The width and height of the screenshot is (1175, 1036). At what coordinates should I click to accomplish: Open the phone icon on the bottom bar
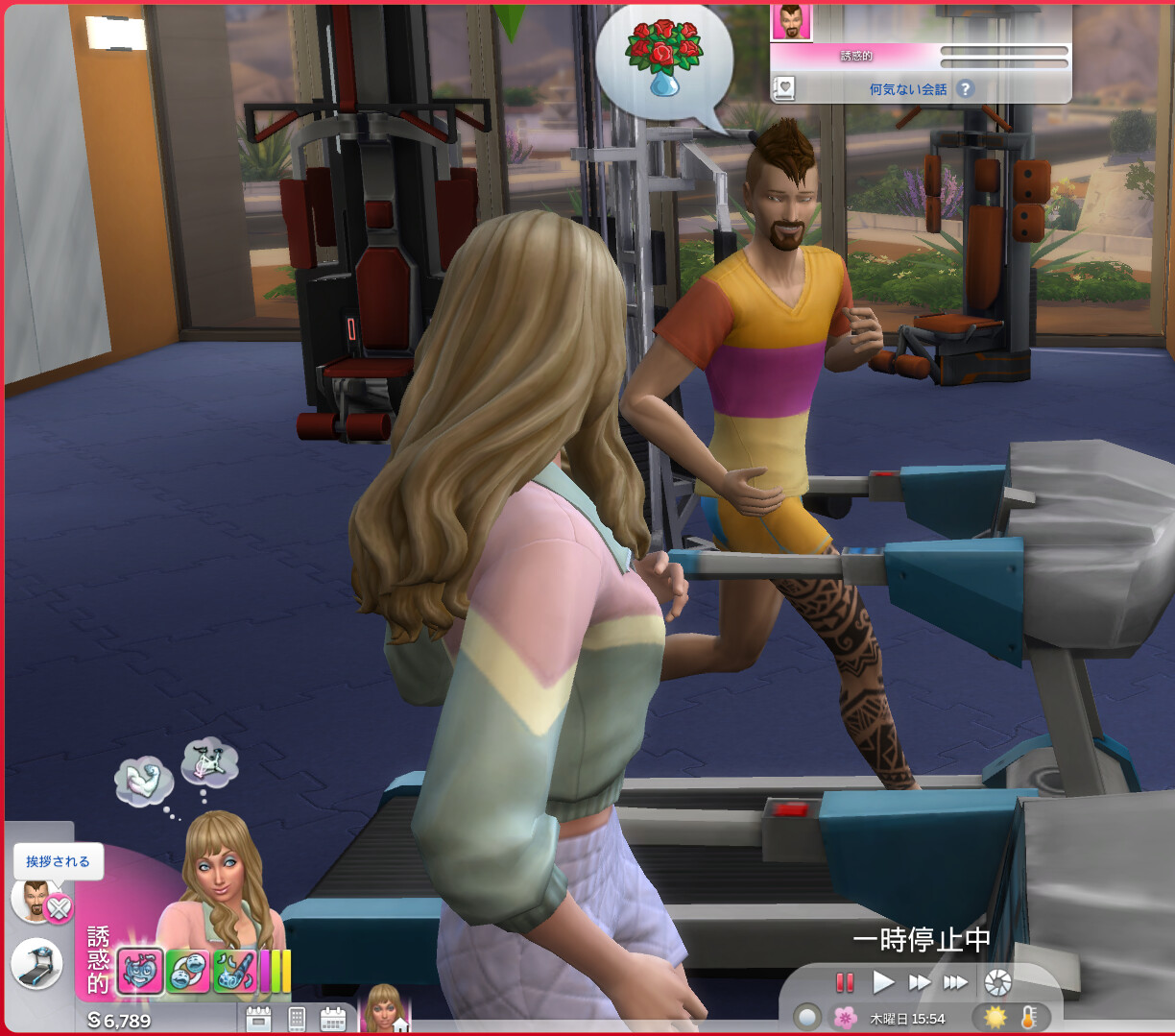(297, 1019)
